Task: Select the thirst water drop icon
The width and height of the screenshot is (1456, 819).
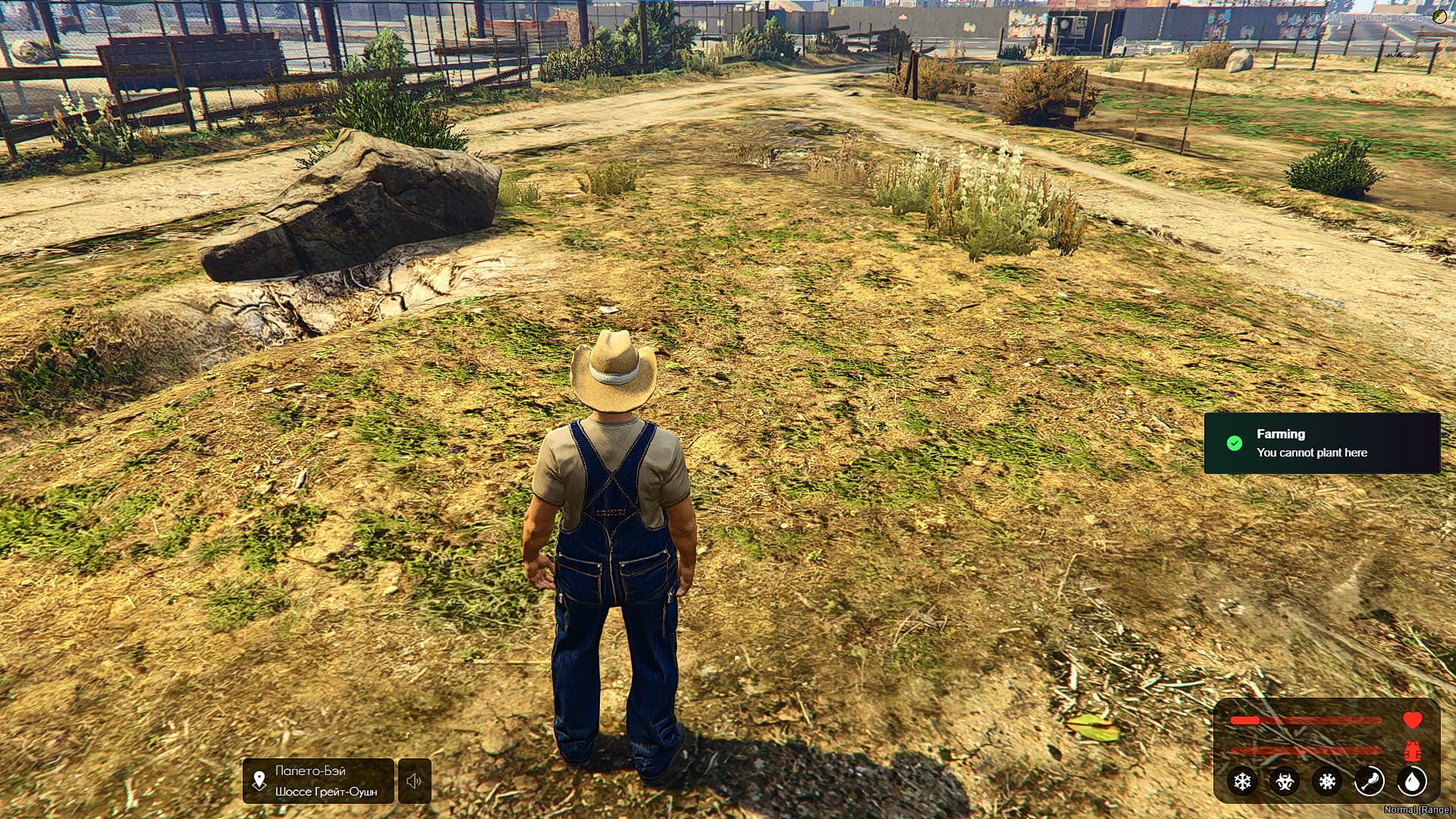Action: [1413, 781]
